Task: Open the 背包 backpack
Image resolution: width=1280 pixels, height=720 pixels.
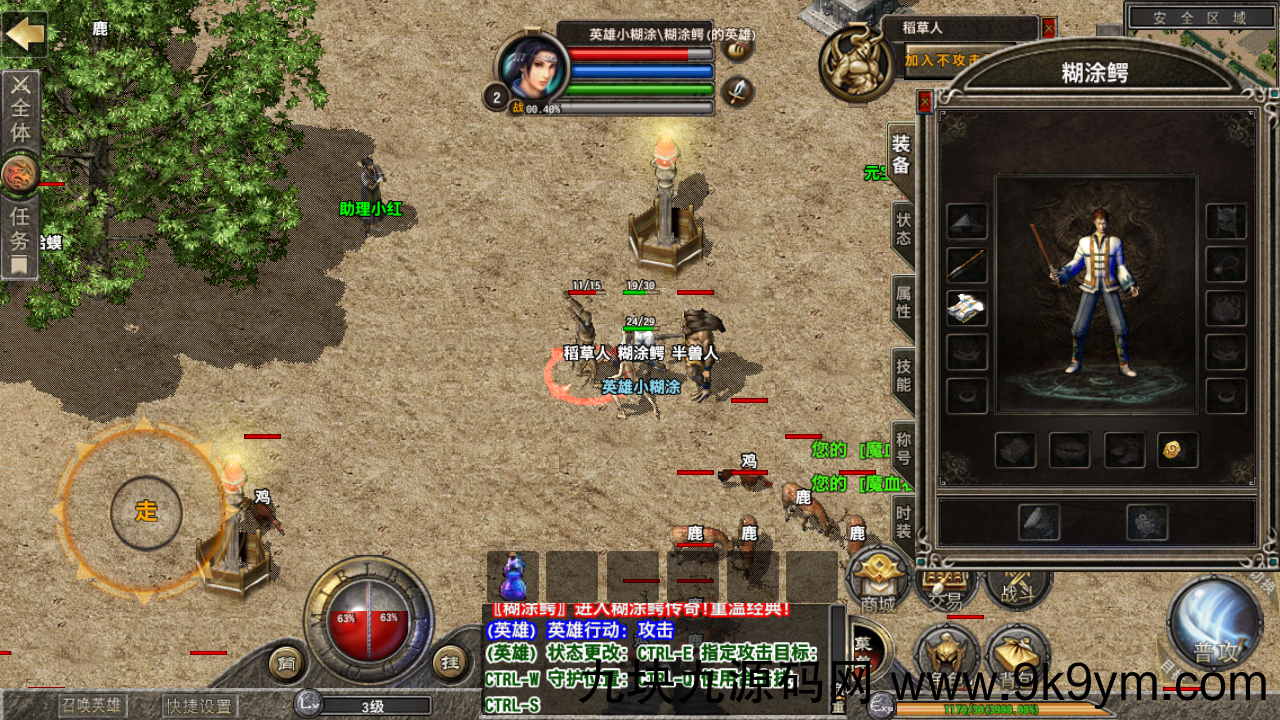Action: coord(1017,655)
